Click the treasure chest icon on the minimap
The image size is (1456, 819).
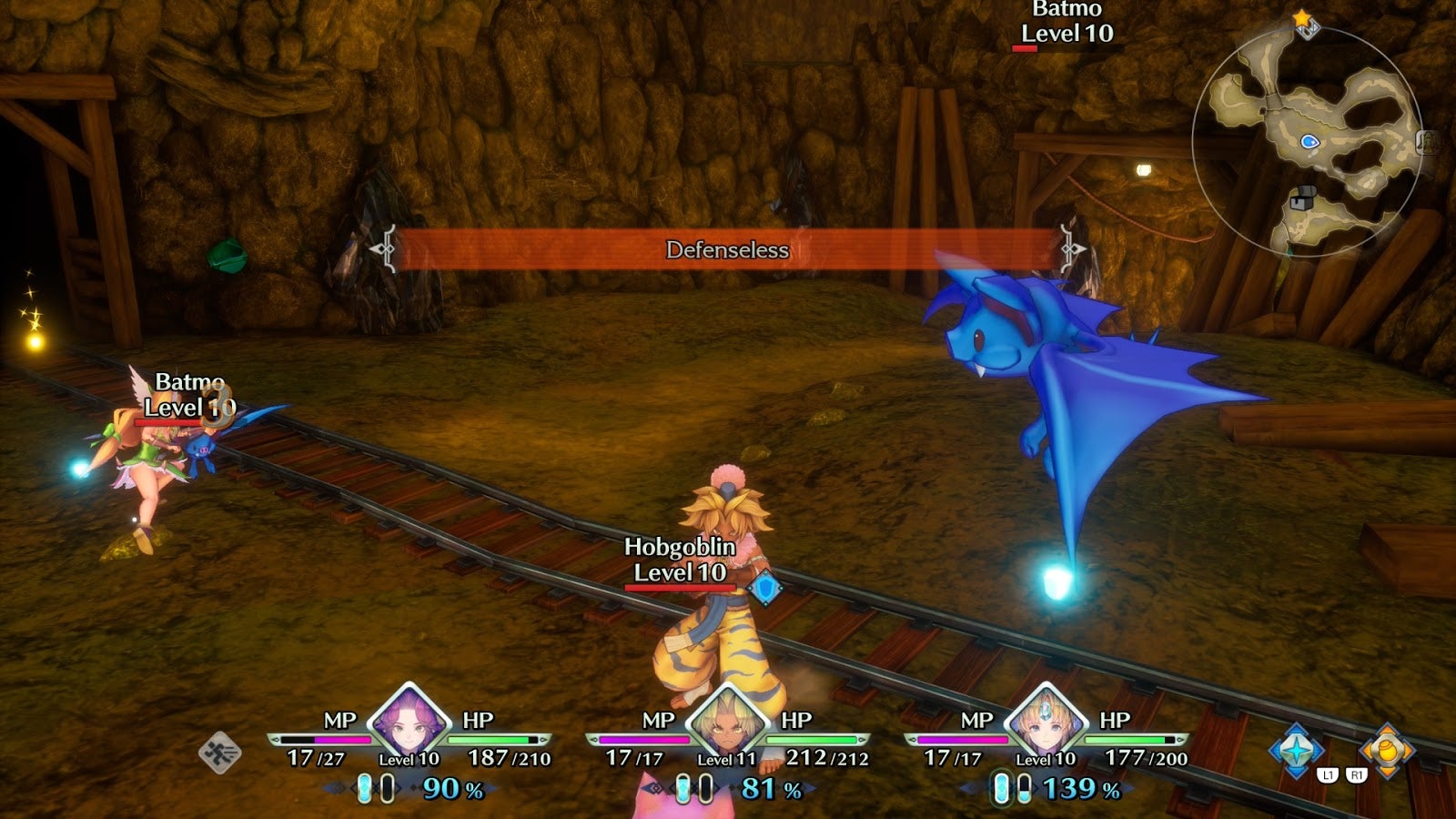pos(1303,196)
